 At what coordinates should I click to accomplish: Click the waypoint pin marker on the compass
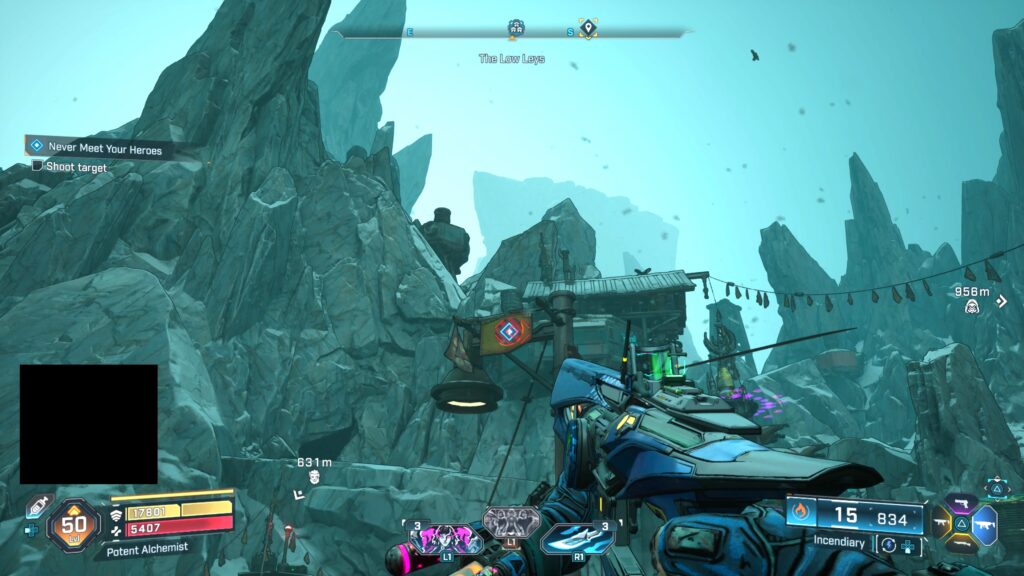588,28
